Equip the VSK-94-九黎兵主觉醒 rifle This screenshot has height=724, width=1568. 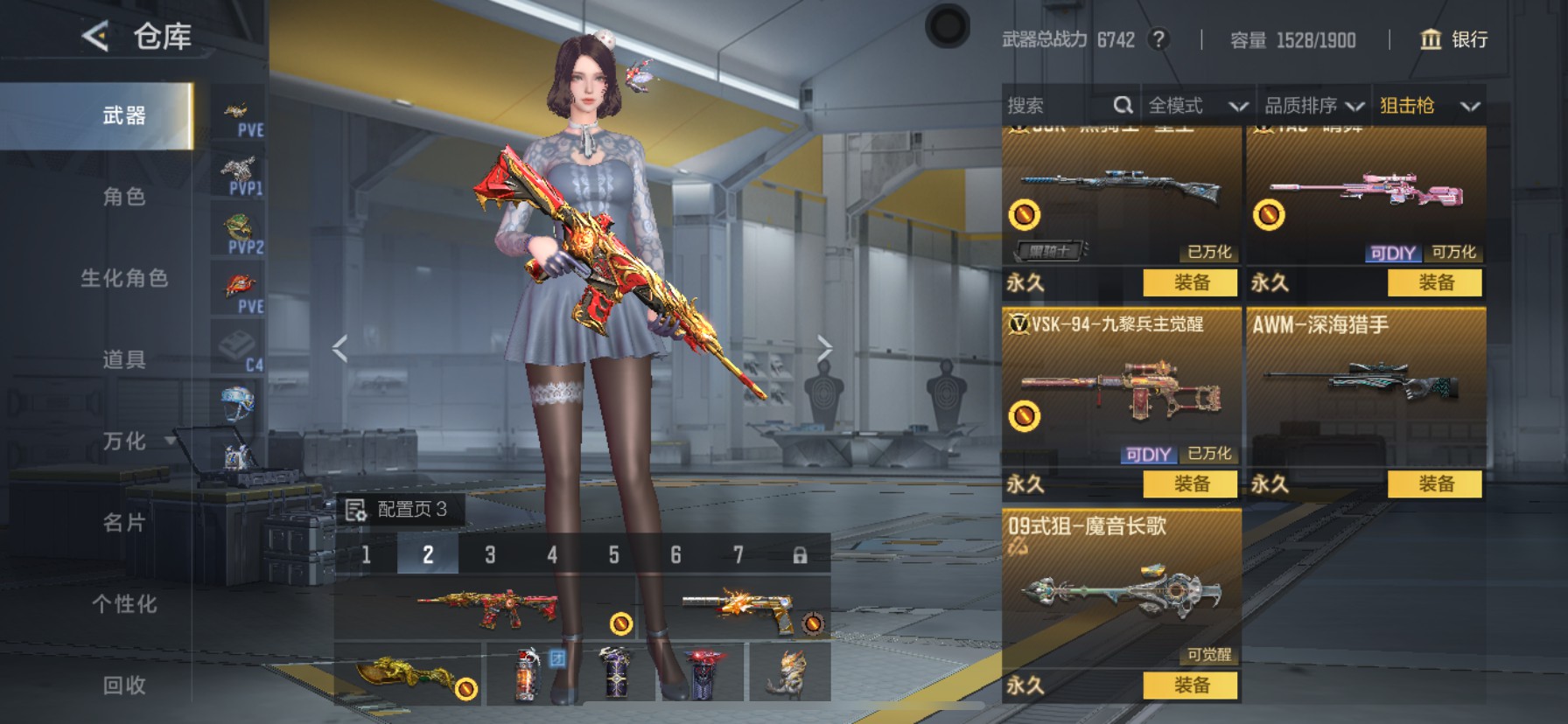pos(1191,484)
